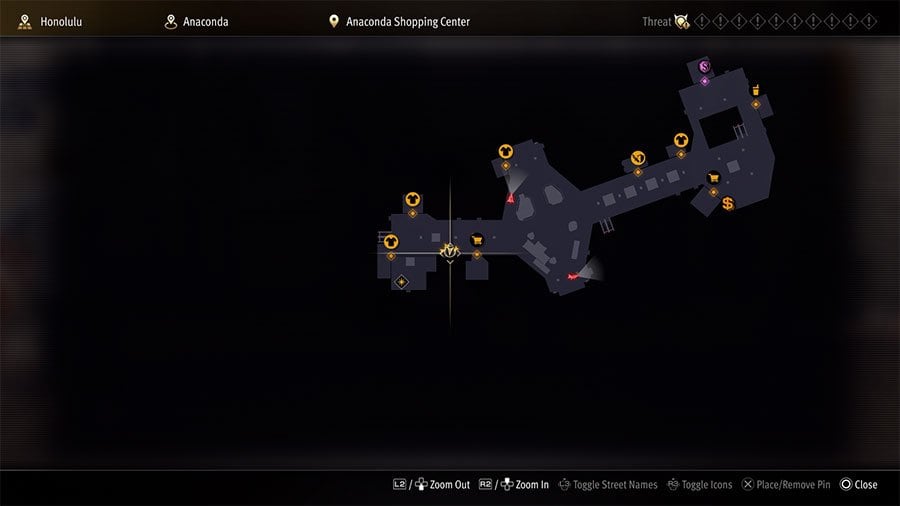900x506 pixels.
Task: Choose the shopping cart marker beside the dollar sign
Action: [713, 178]
